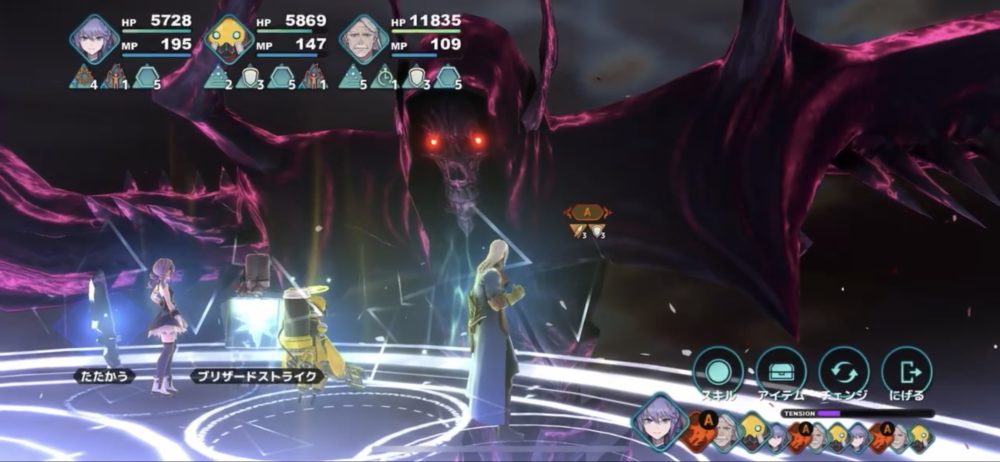Click the enemy's orange A target marker
1000x462 pixels.
(x=587, y=212)
